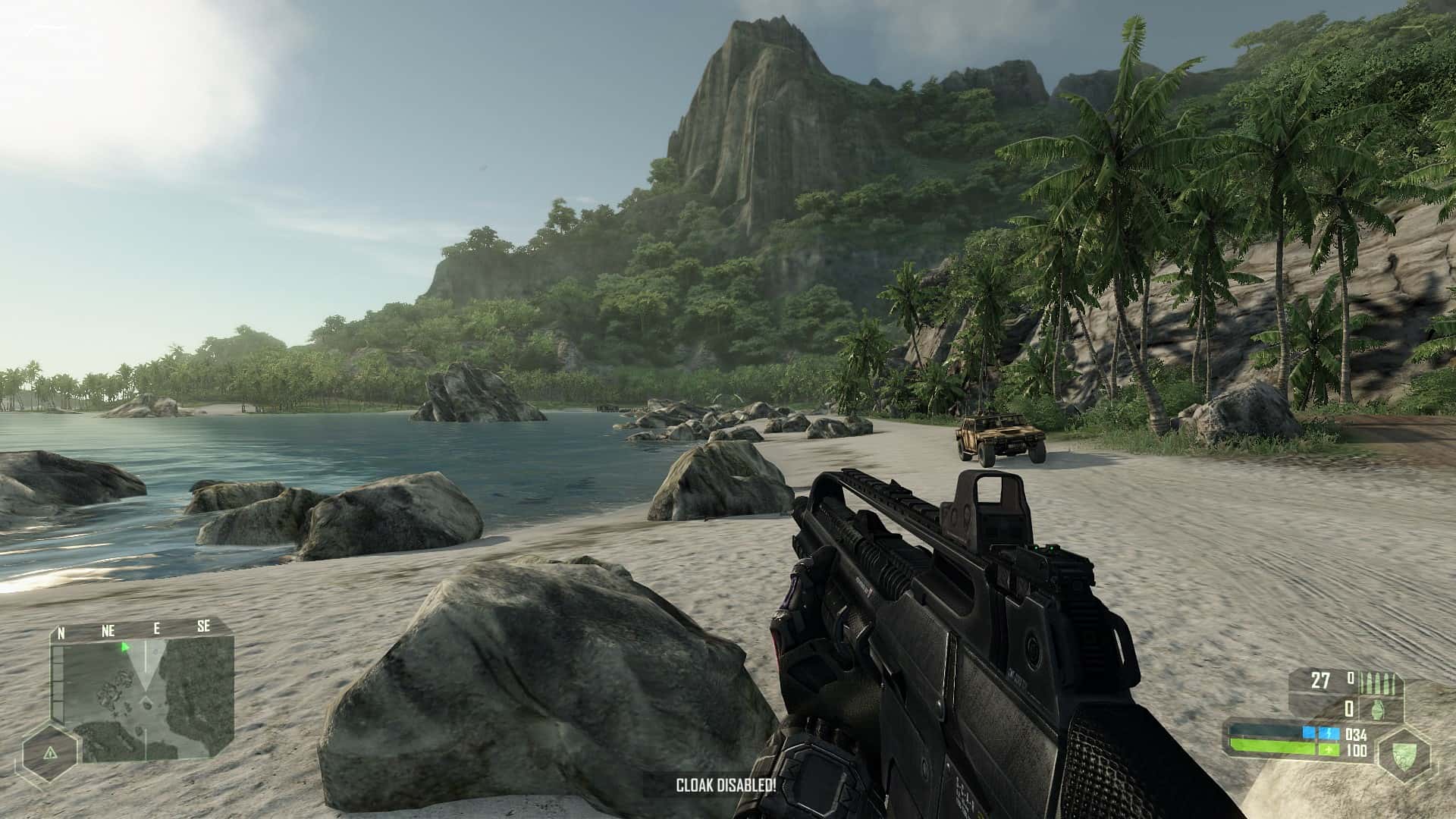Click the waypoint diamond marker on the minimap

[x=146, y=699]
